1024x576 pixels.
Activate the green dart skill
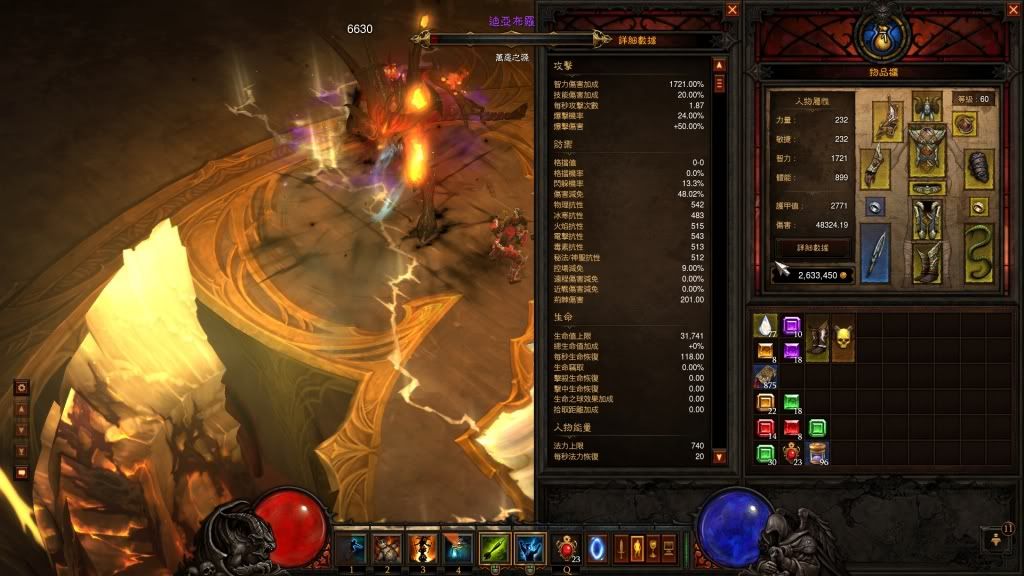point(493,547)
